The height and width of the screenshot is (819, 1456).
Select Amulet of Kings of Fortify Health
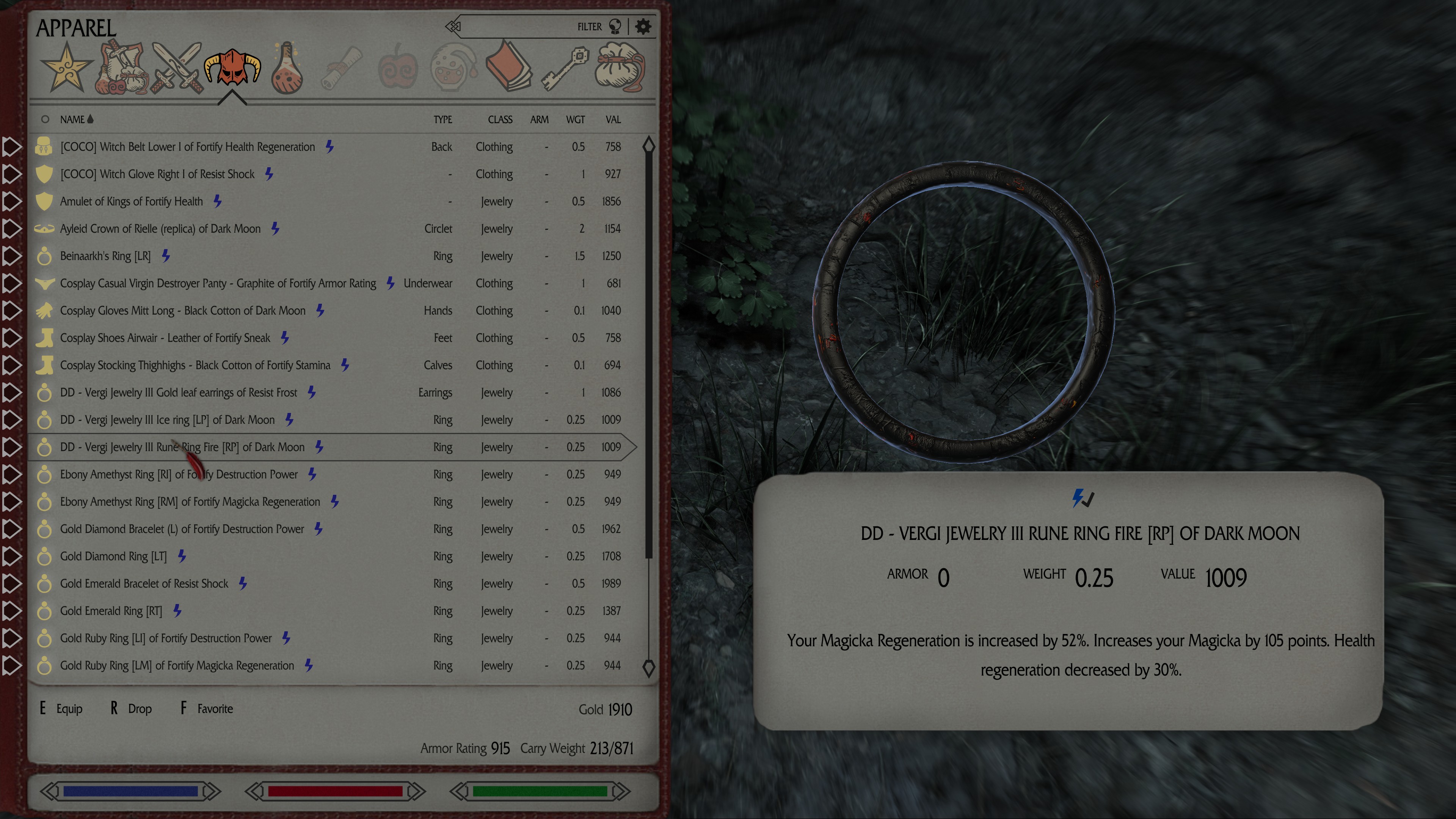click(131, 202)
